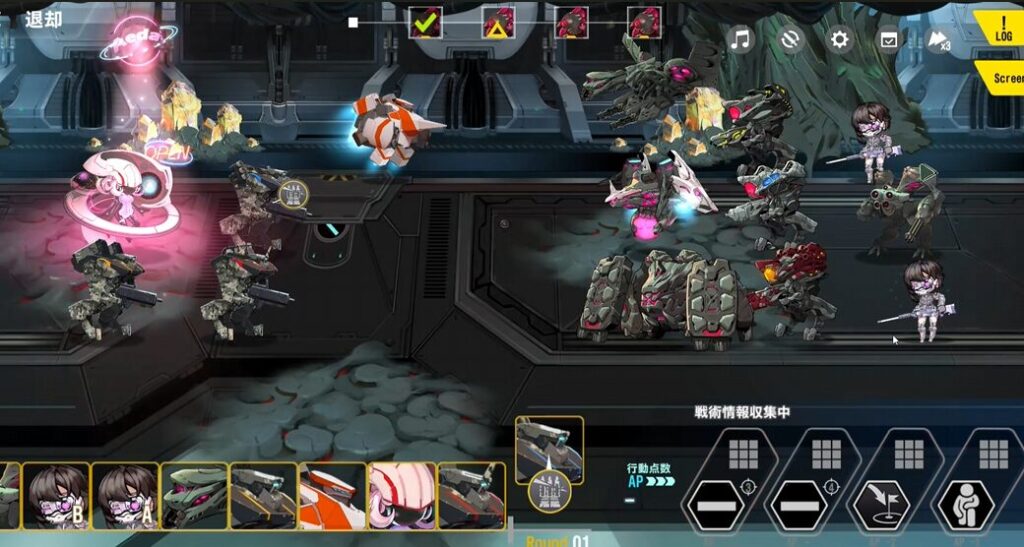Screen dimensions: 1024x547
Task: Toggle the circular arrows auto-battle icon
Action: click(790, 40)
